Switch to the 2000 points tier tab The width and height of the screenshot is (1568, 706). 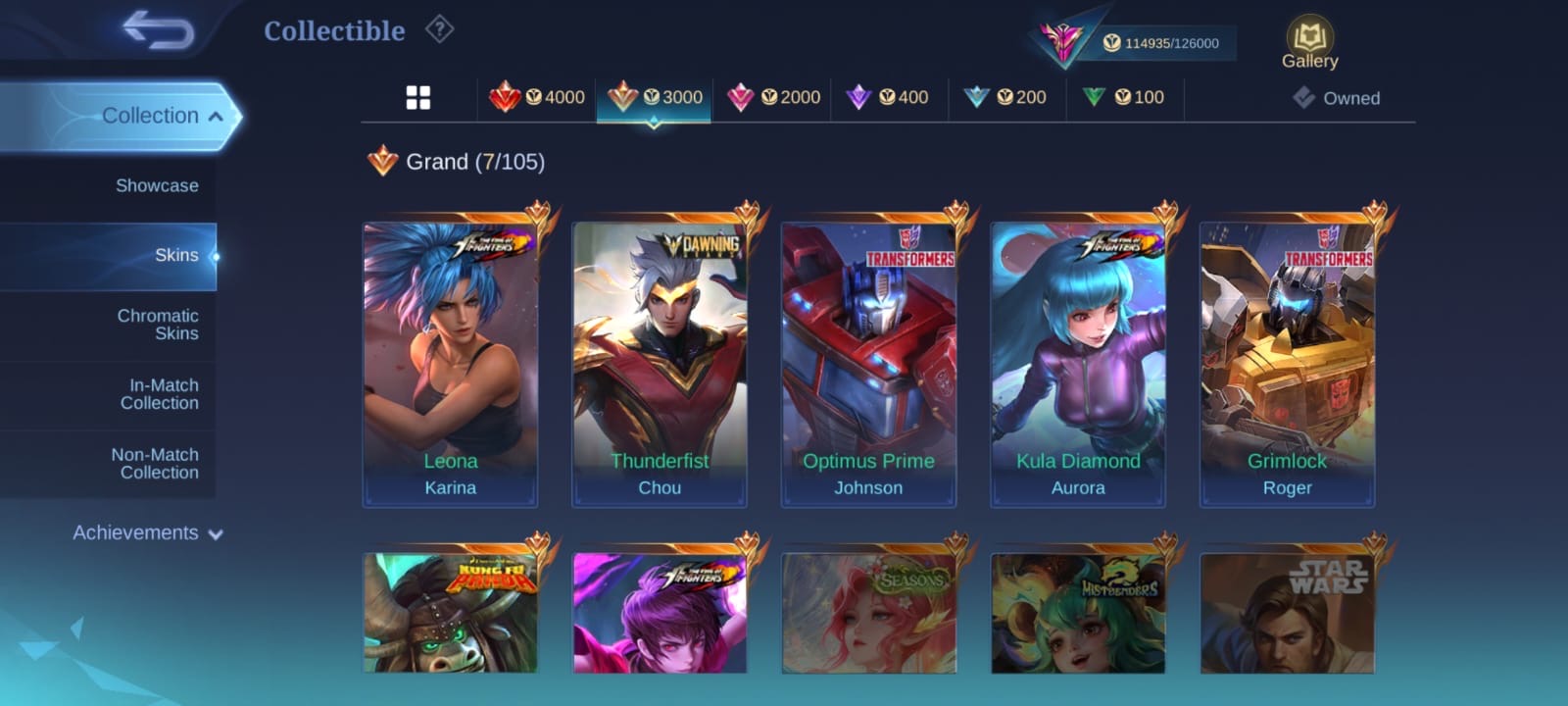(x=773, y=97)
